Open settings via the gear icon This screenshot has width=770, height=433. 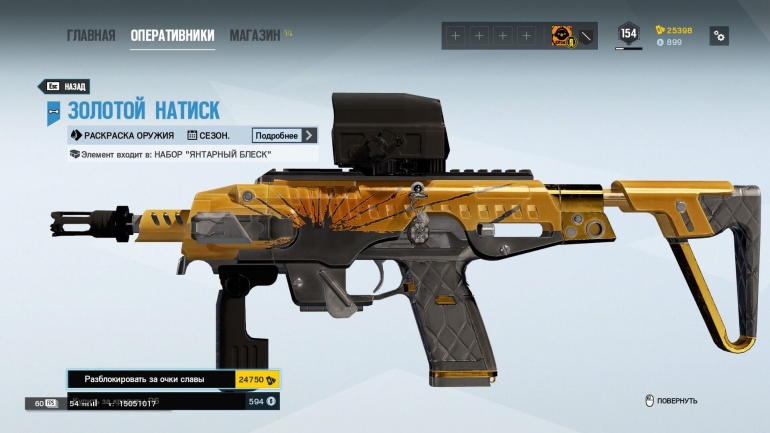point(718,35)
